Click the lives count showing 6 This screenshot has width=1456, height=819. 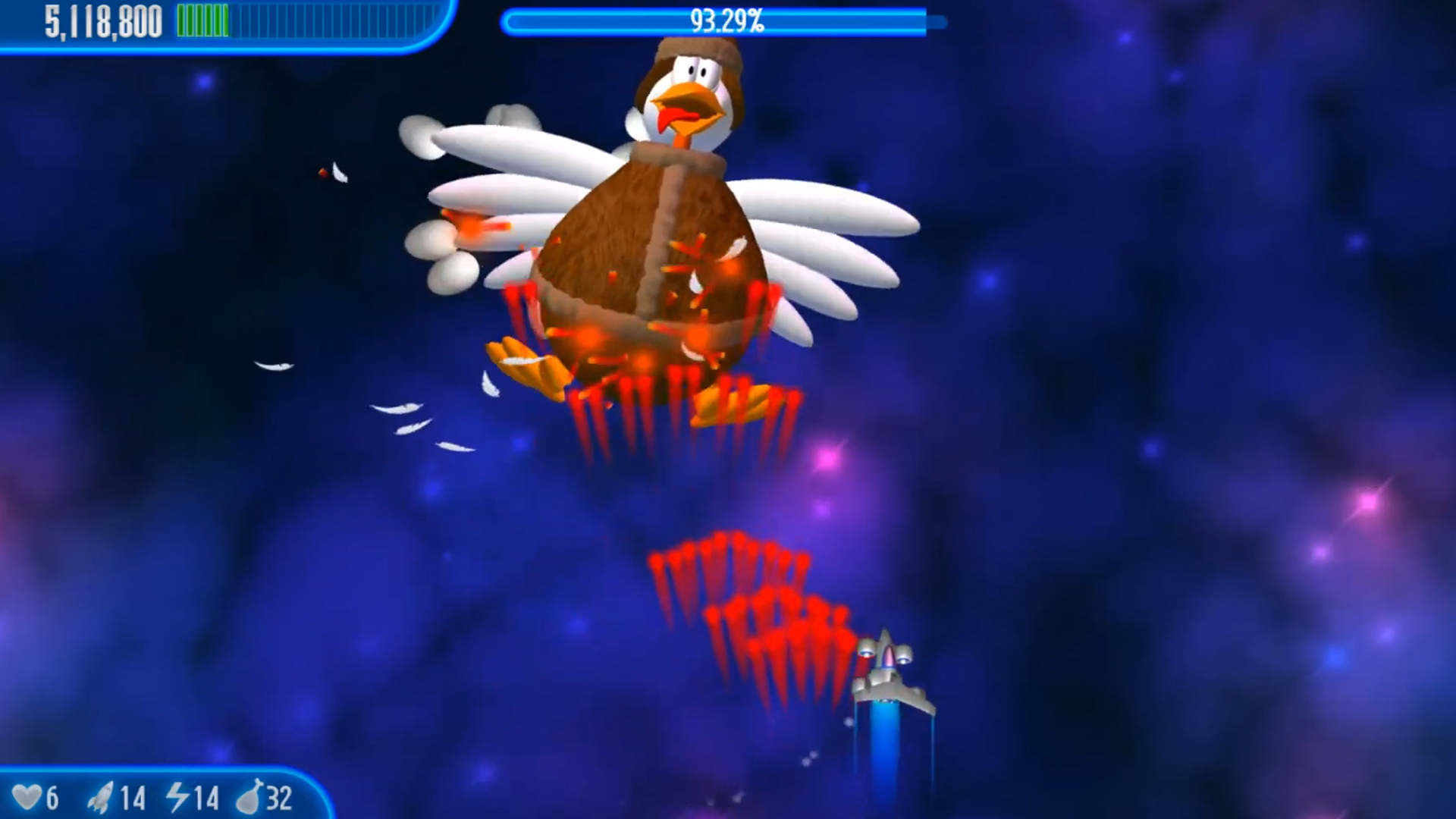(53, 798)
